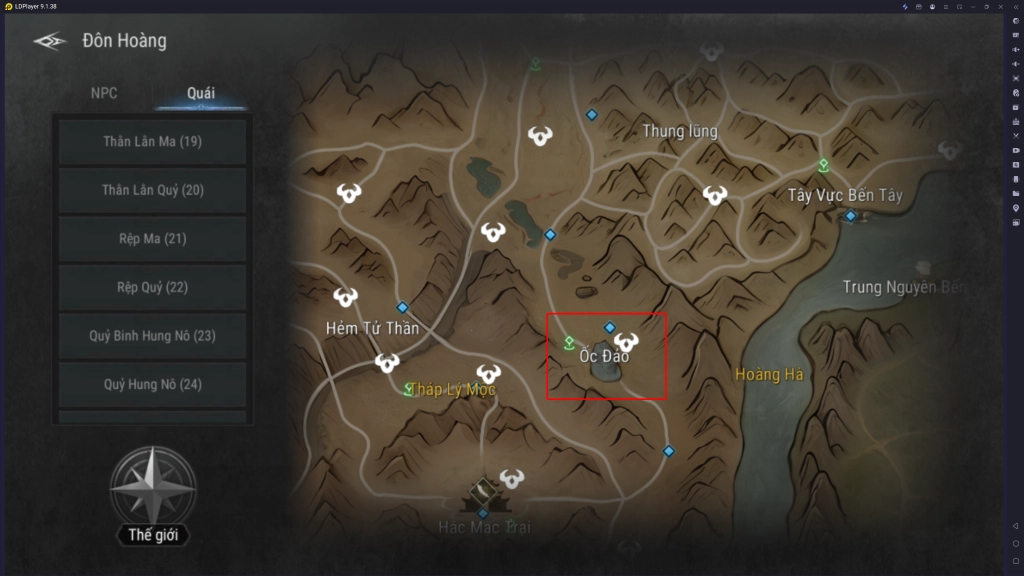Click the monster marker below Thung lũng

click(714, 195)
